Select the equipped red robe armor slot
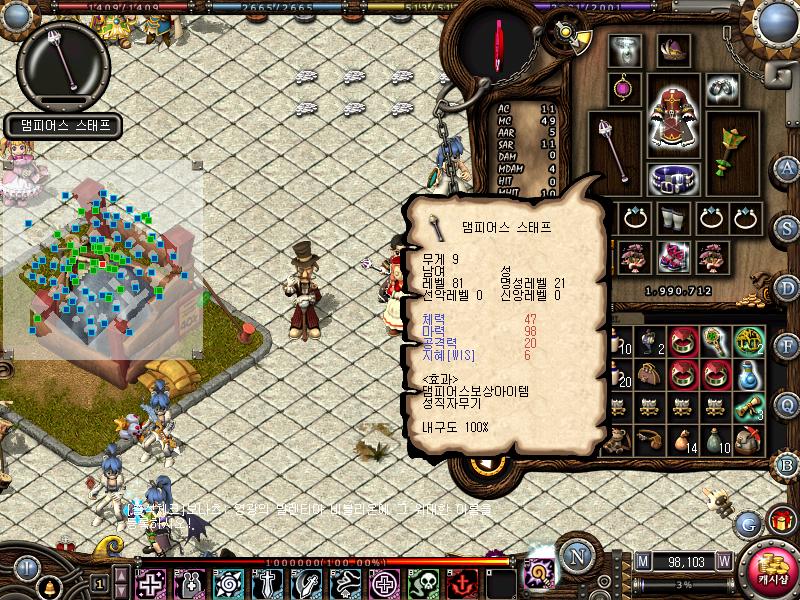The height and width of the screenshot is (600, 800). [673, 113]
